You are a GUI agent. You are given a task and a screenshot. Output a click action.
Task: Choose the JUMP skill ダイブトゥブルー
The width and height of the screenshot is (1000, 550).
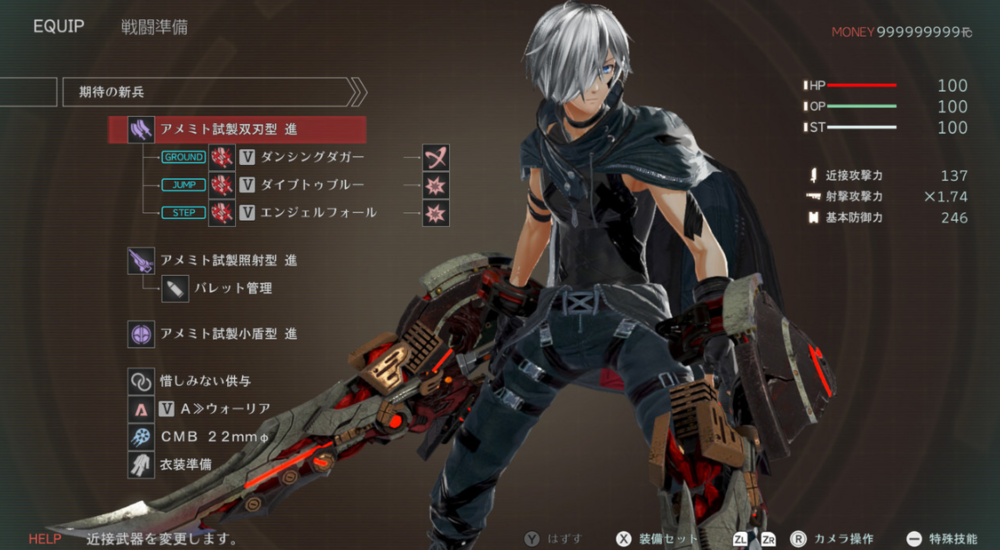pyautogui.click(x=311, y=185)
